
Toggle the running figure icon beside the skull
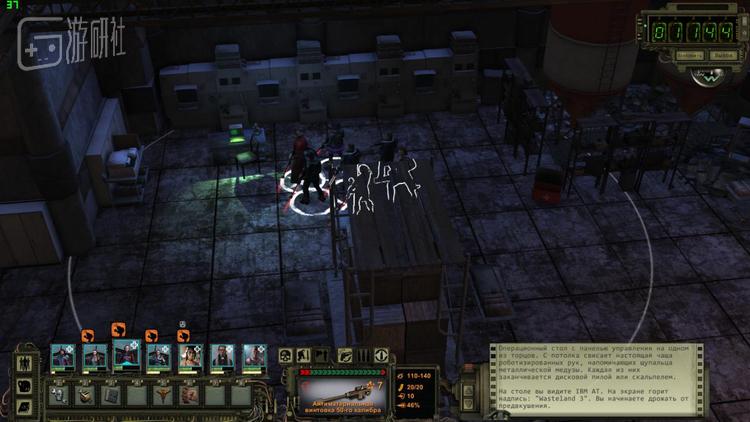[x=303, y=356]
